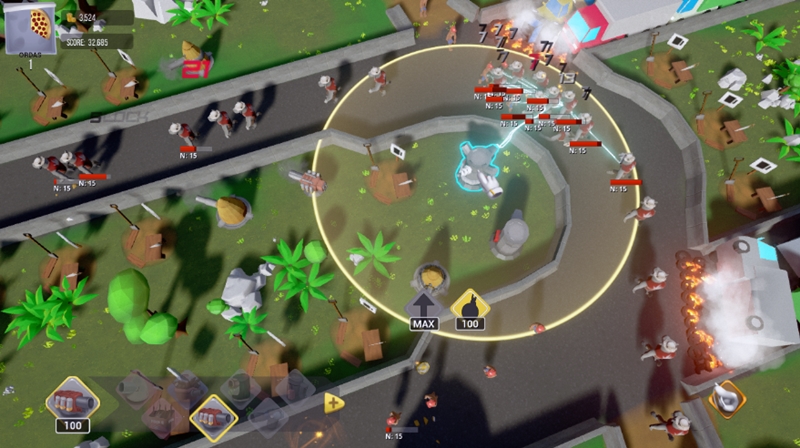Open the pizza wave card panel
The image size is (800, 448).
point(28,30)
